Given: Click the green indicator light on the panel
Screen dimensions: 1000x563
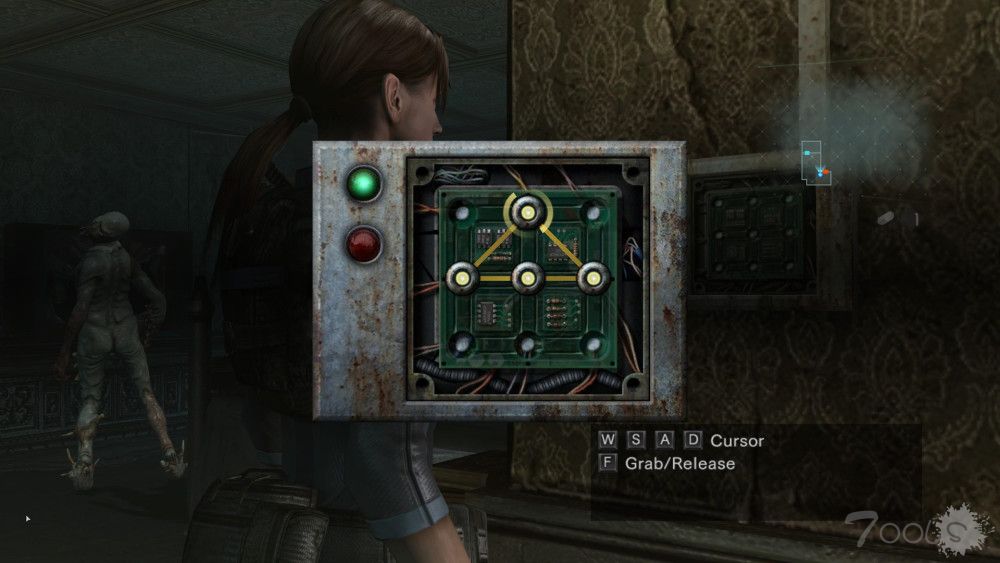Looking at the screenshot, I should [x=364, y=184].
